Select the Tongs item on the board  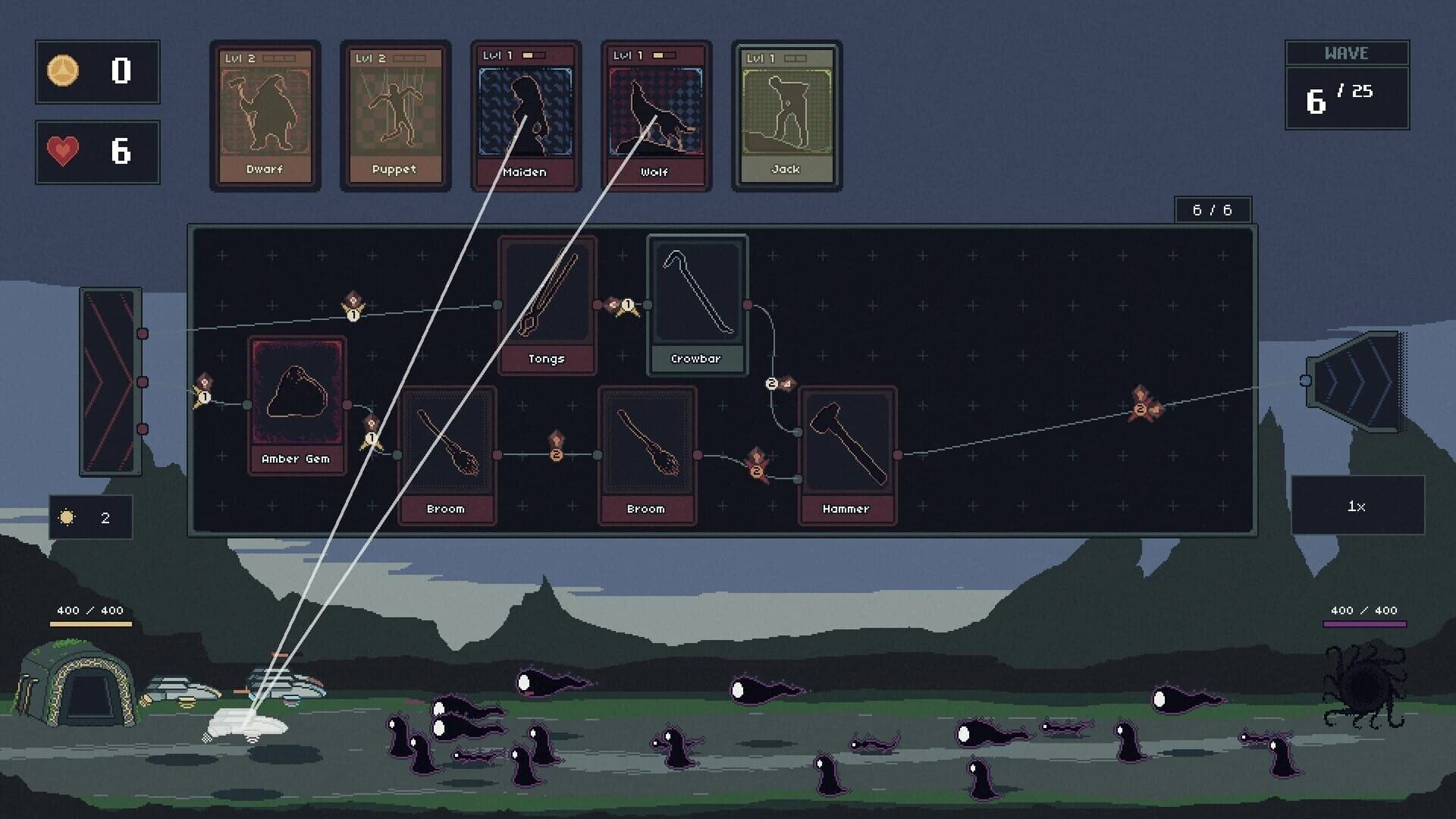pyautogui.click(x=547, y=300)
